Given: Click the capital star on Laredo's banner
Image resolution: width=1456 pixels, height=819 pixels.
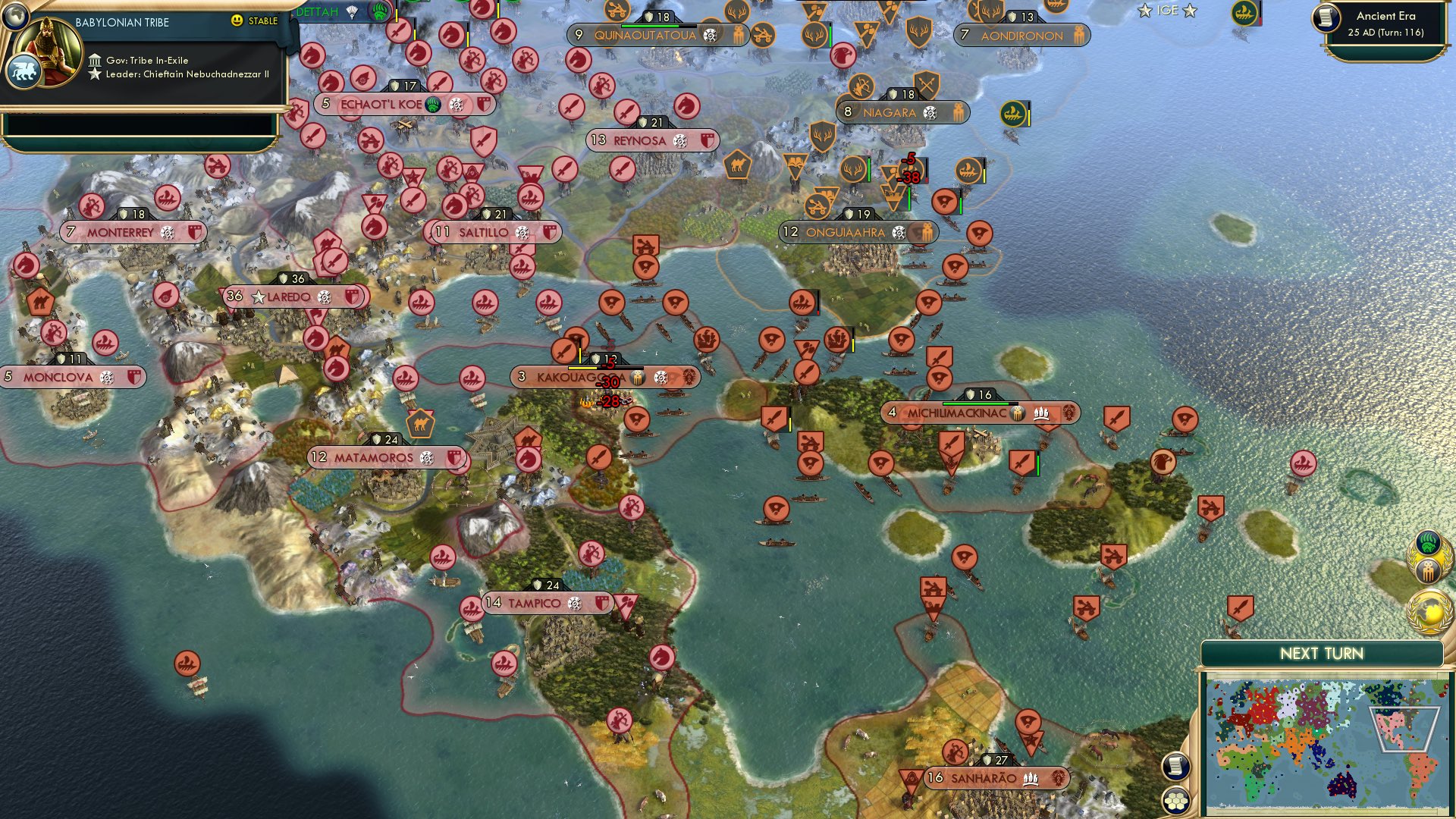Looking at the screenshot, I should [259, 297].
